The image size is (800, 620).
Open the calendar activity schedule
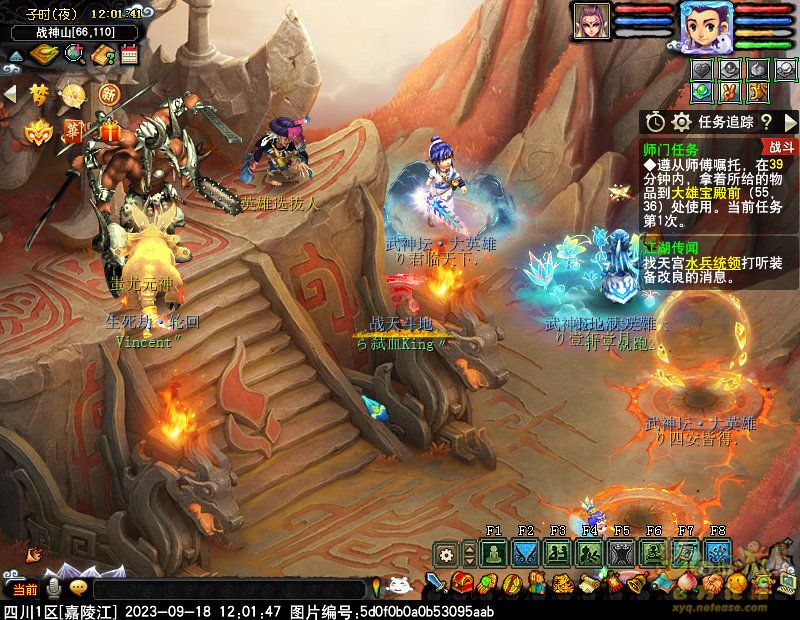click(129, 54)
